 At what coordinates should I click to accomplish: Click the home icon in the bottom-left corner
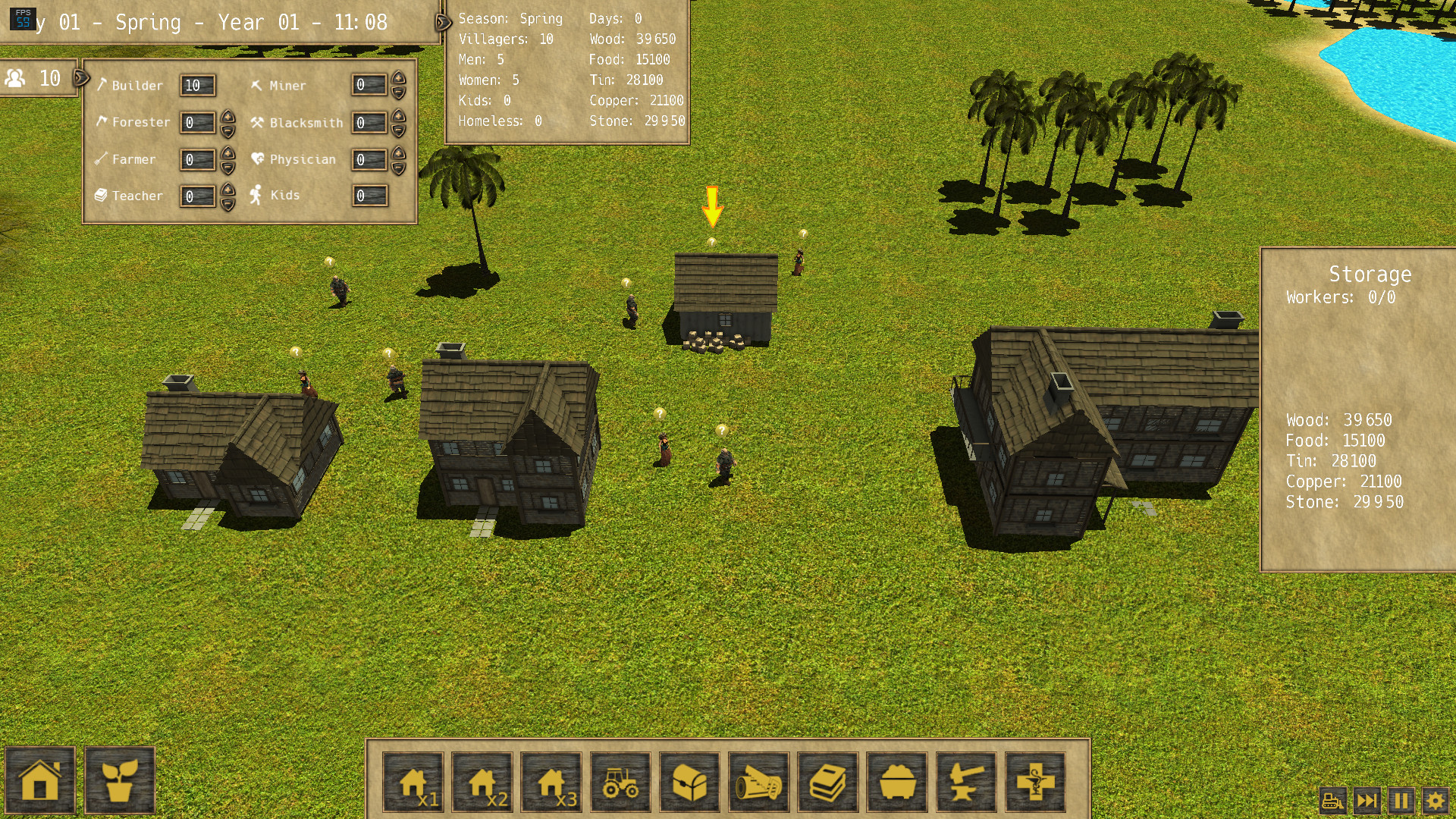click(39, 783)
